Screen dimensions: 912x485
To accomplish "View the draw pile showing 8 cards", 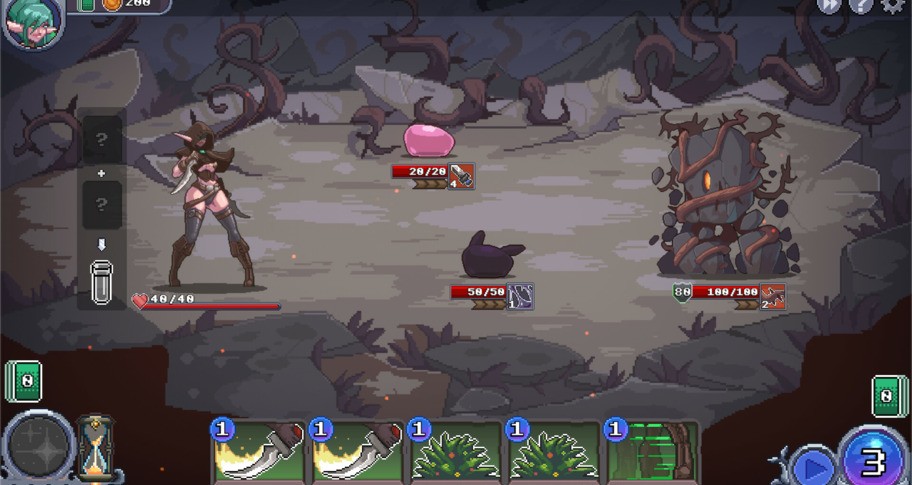I will coord(23,380).
